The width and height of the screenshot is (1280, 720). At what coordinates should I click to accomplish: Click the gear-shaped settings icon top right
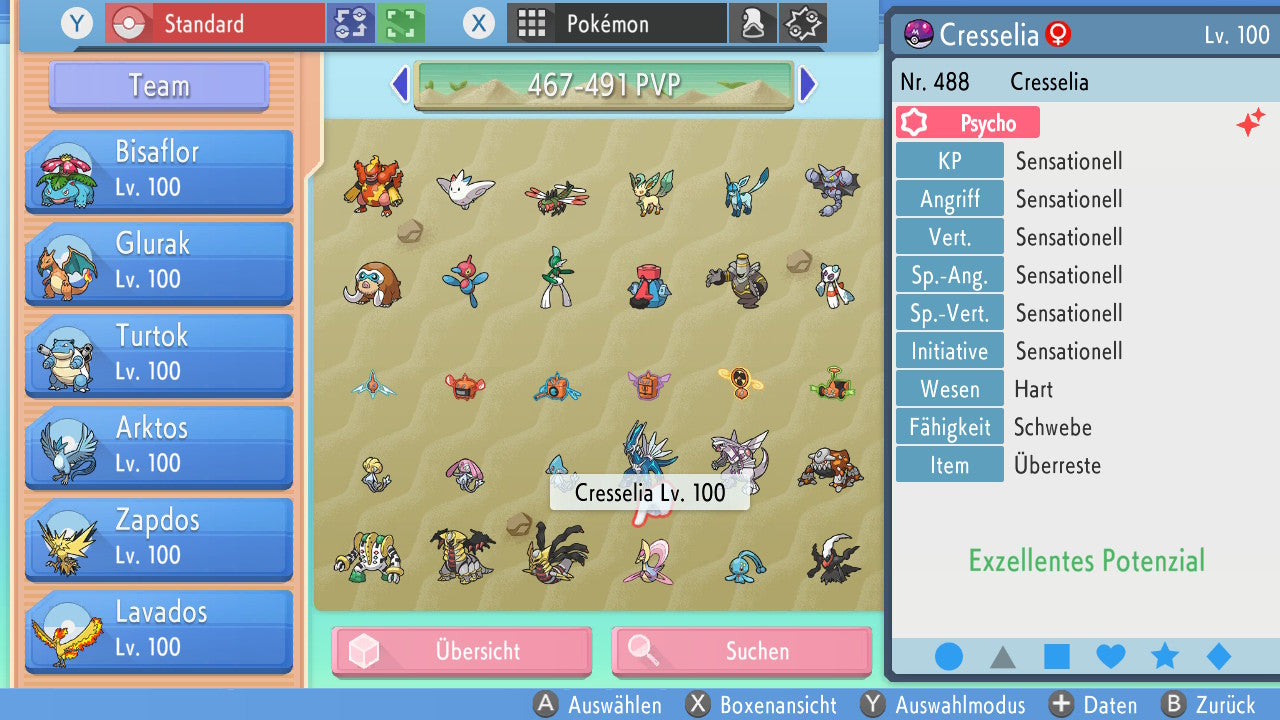coord(802,22)
